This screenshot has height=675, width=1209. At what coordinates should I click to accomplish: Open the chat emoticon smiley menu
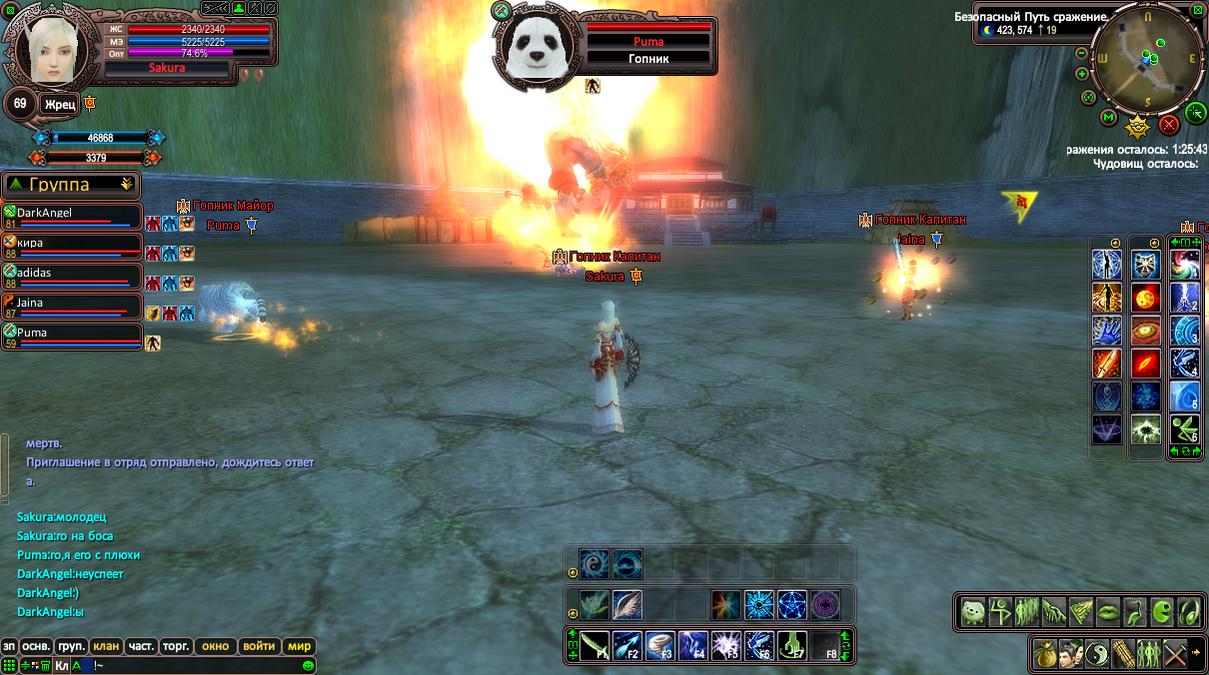coord(309,665)
